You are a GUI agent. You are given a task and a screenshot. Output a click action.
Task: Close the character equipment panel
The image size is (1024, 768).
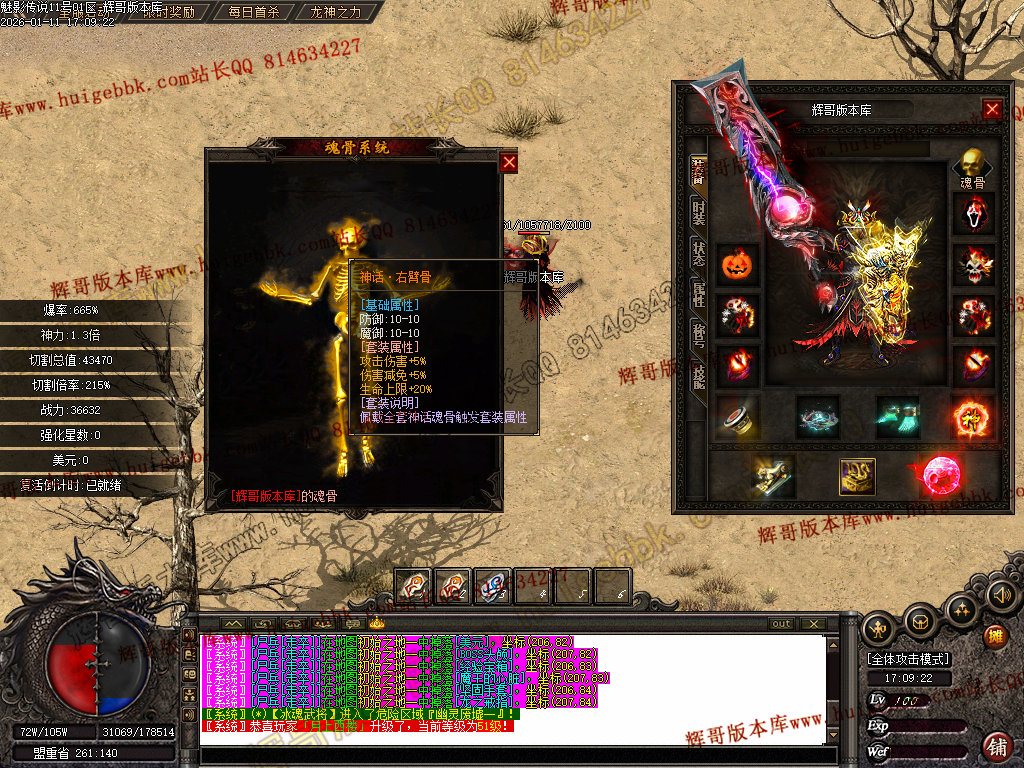(992, 109)
